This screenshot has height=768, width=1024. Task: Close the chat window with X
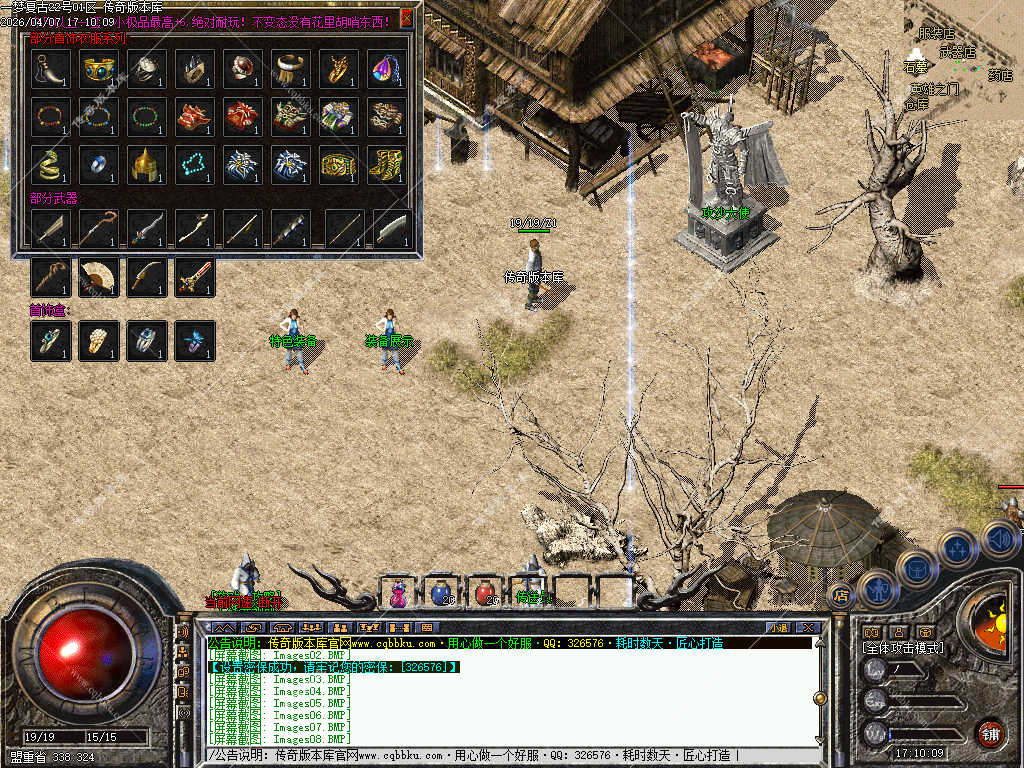coord(806,627)
